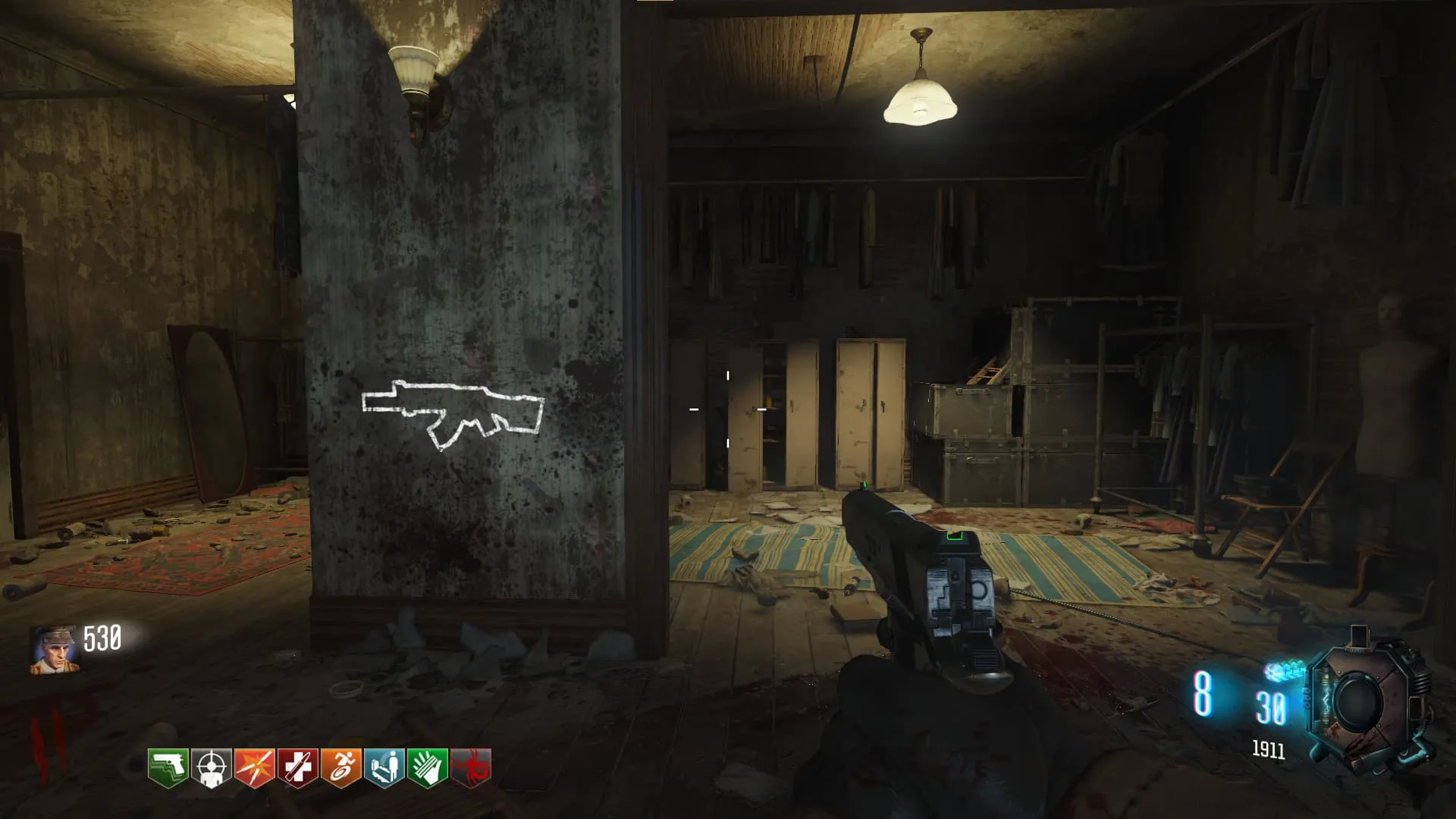Screen dimensions: 1456x819
Task: Click the glowing blue grenade icon
Action: click(x=1285, y=670)
